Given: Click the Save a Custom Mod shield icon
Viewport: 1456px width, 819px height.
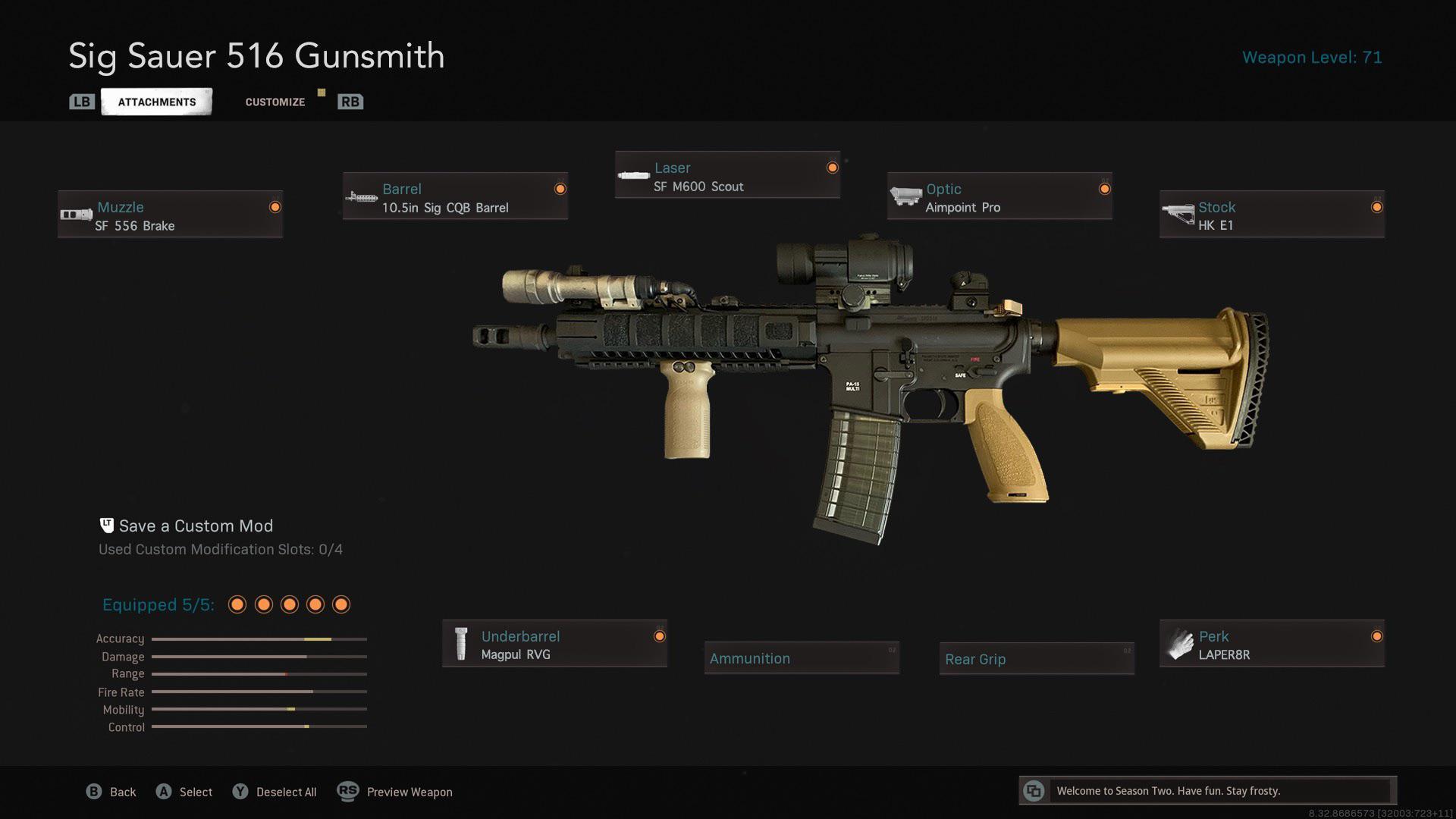Looking at the screenshot, I should 105,524.
